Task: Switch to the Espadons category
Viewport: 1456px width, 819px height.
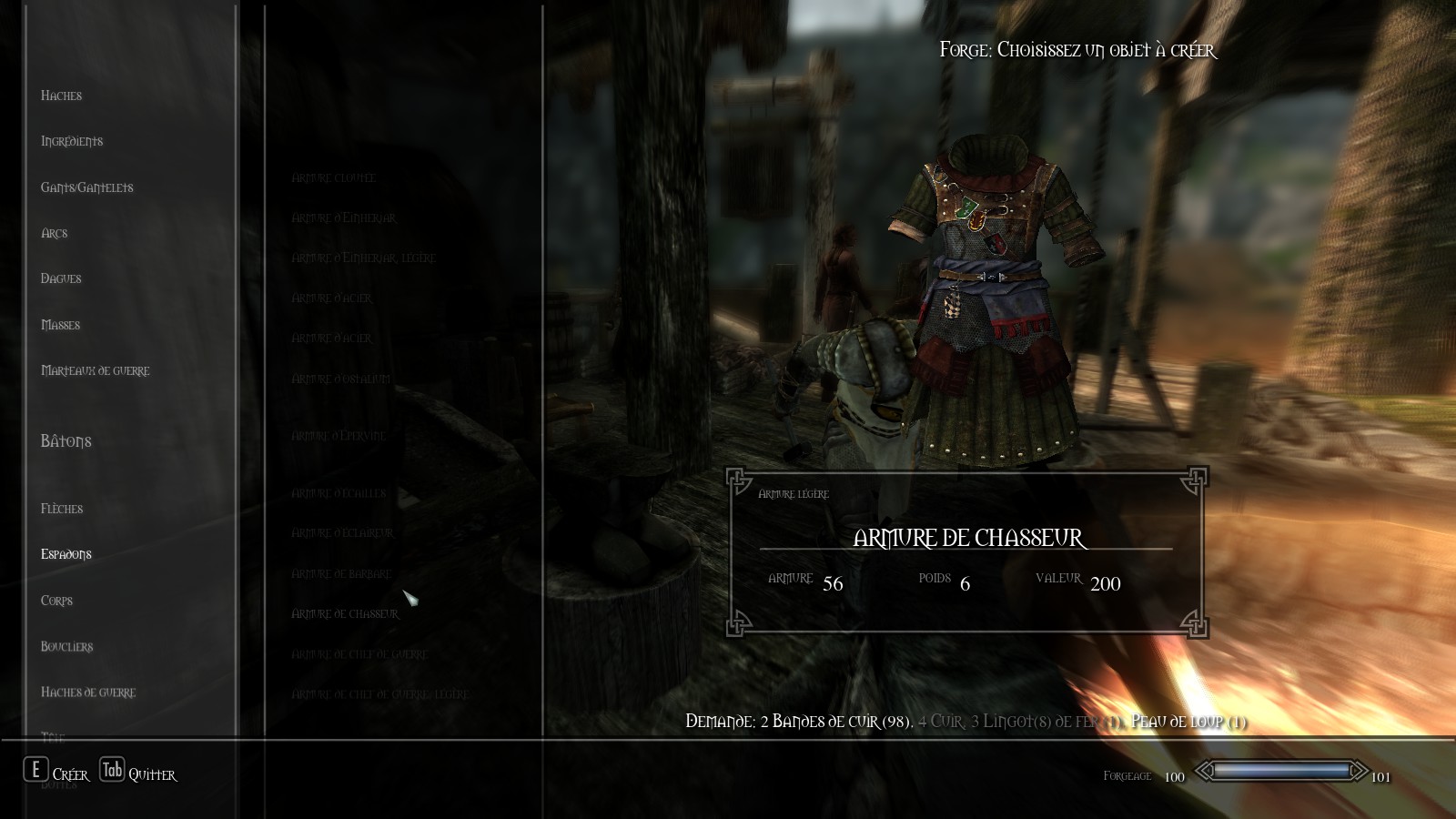Action: [66, 554]
